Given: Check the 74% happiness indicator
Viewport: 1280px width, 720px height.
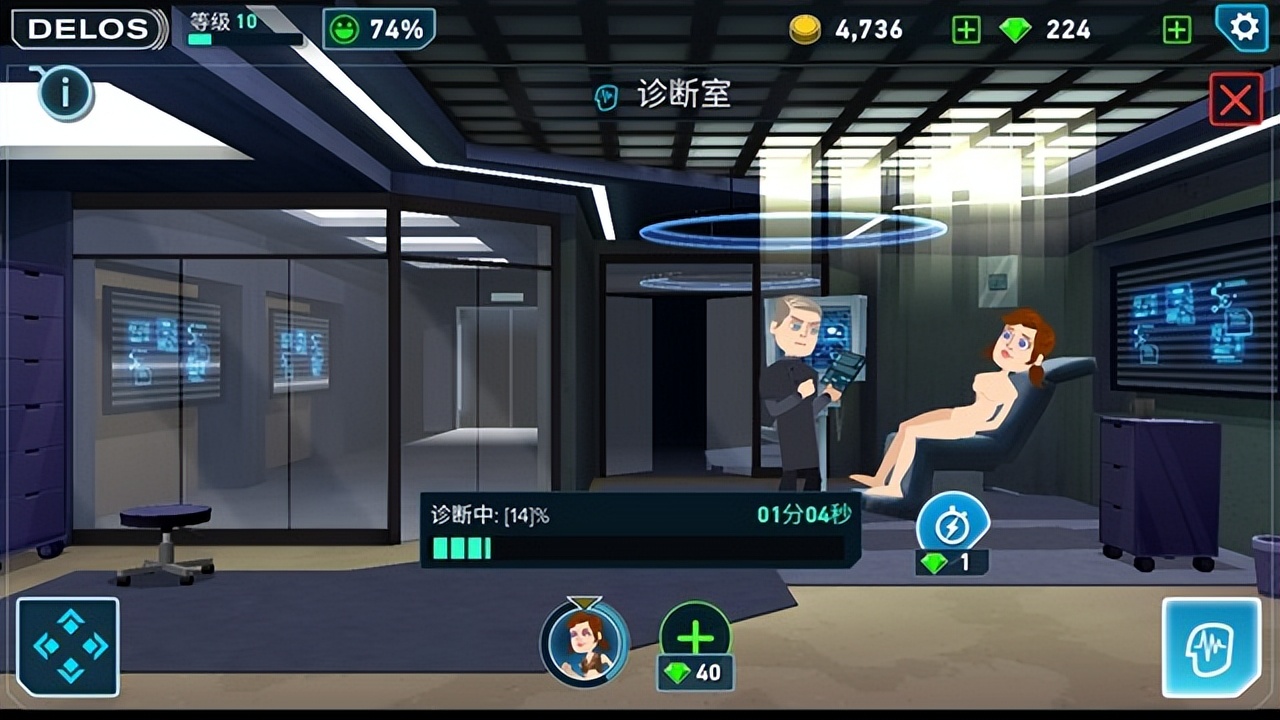Looking at the screenshot, I should point(379,29).
